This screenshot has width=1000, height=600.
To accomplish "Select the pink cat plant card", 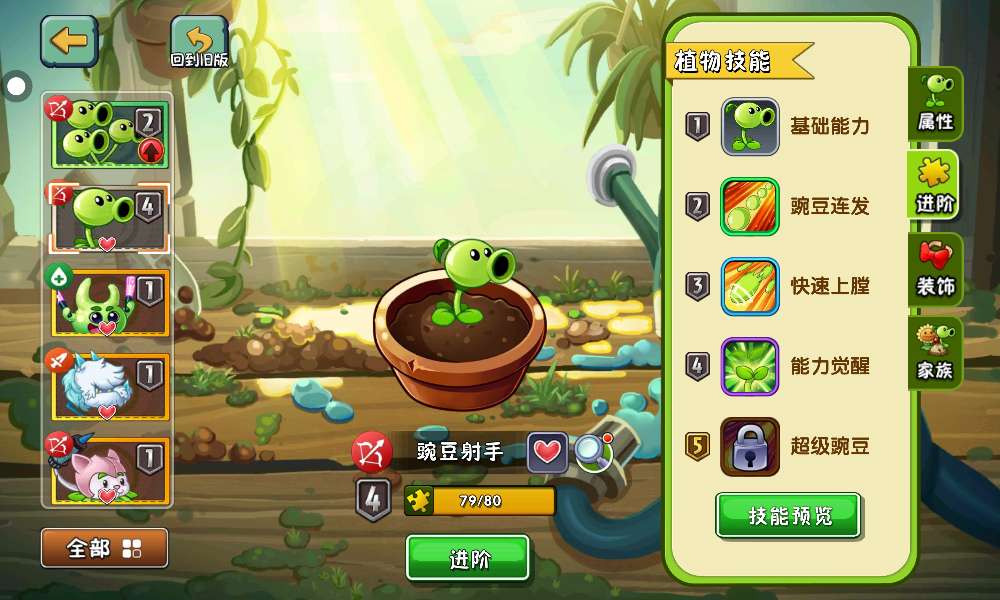I will point(108,469).
